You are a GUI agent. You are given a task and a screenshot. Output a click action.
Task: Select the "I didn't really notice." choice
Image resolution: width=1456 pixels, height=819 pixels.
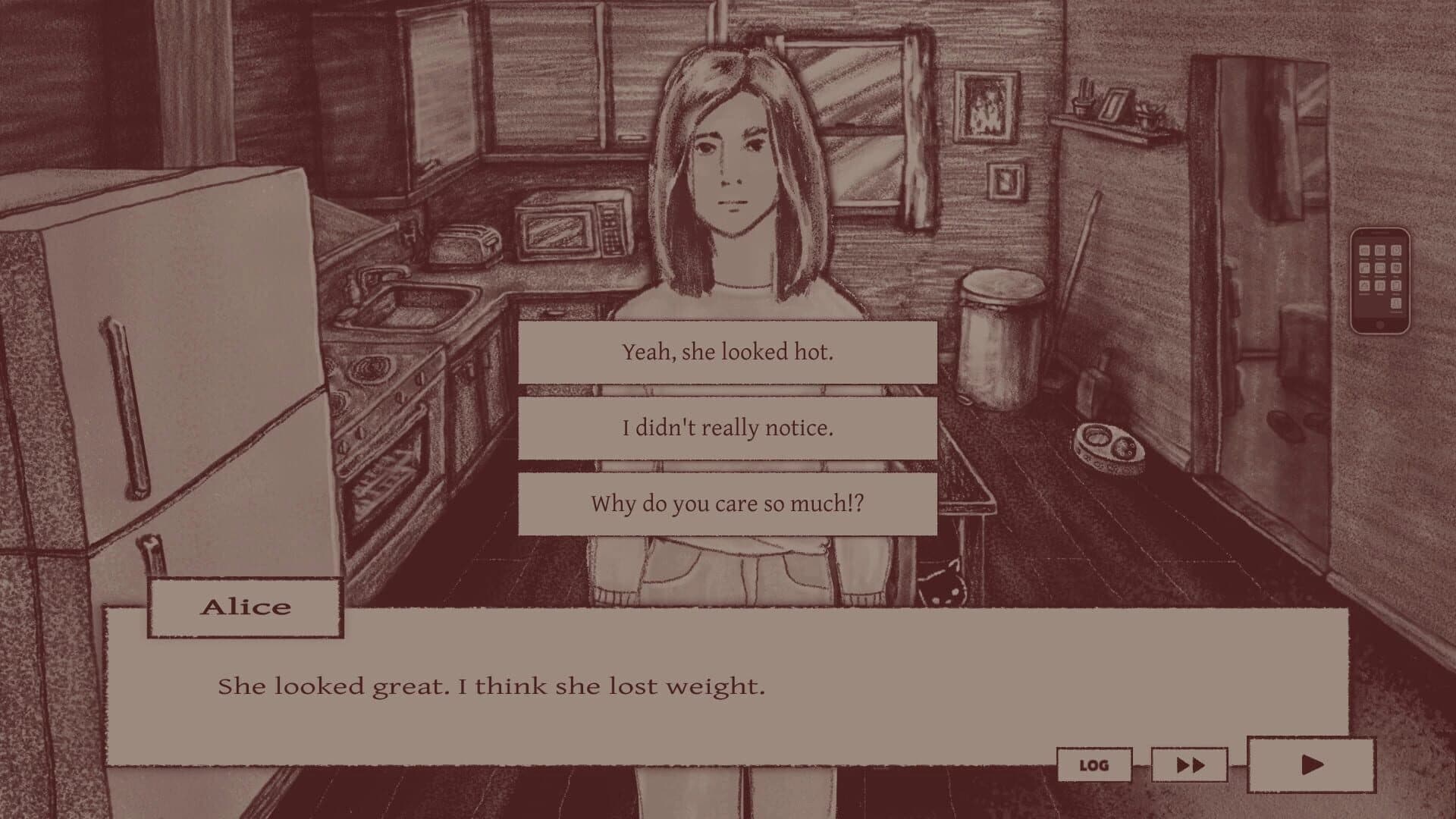coord(727,426)
